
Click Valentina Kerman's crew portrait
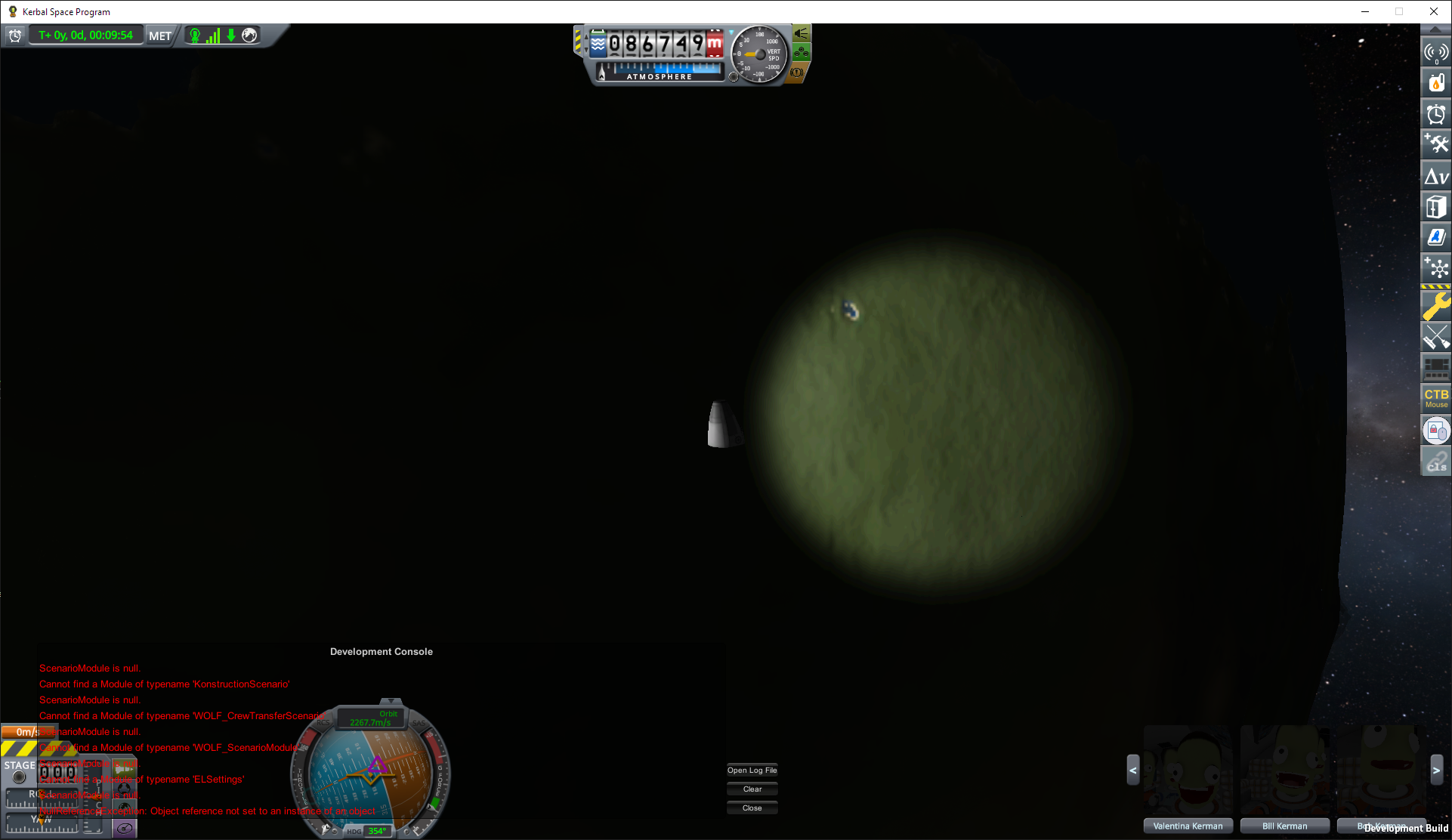coord(1188,777)
